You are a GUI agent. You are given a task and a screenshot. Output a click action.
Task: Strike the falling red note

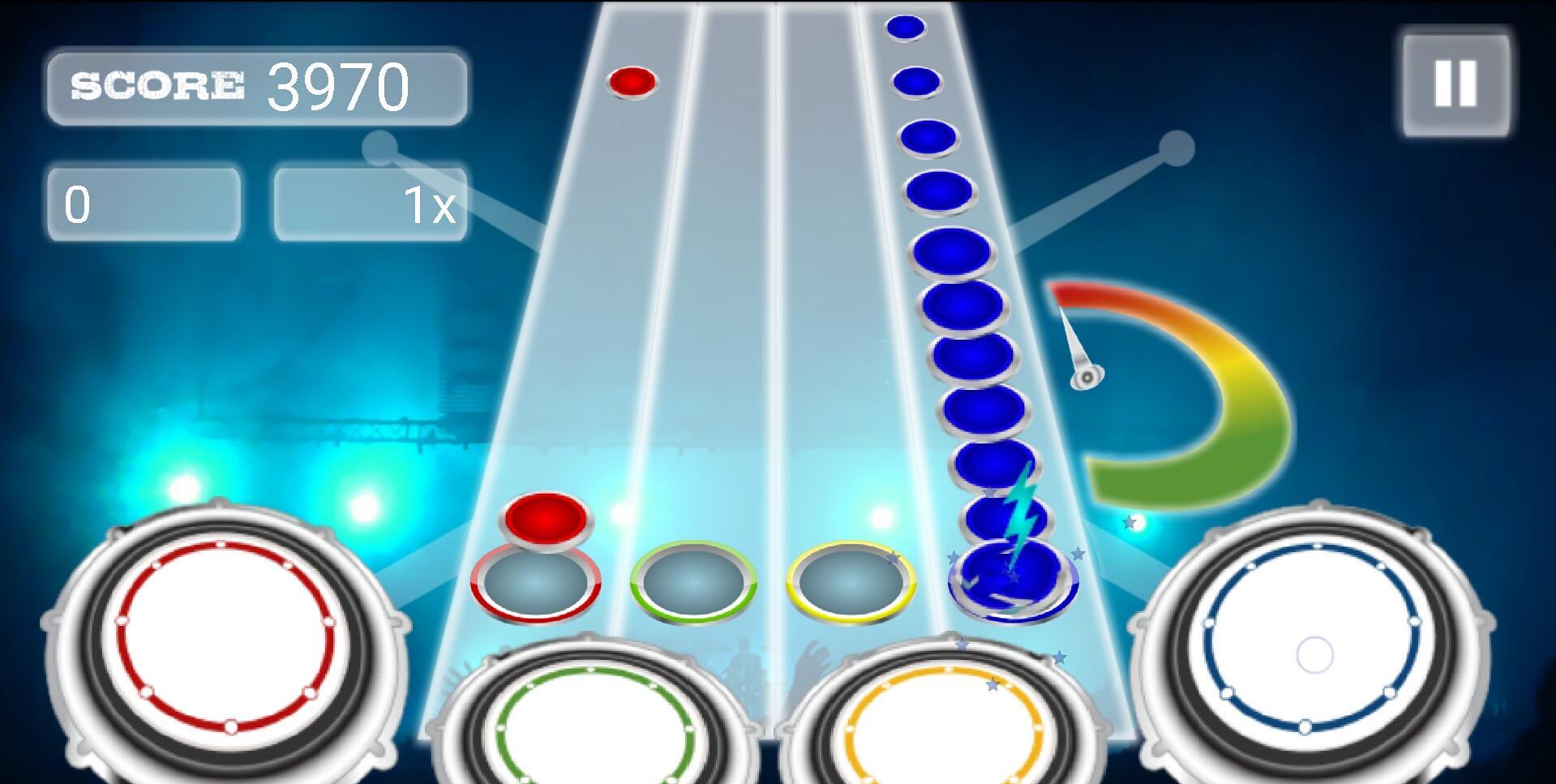pos(632,81)
